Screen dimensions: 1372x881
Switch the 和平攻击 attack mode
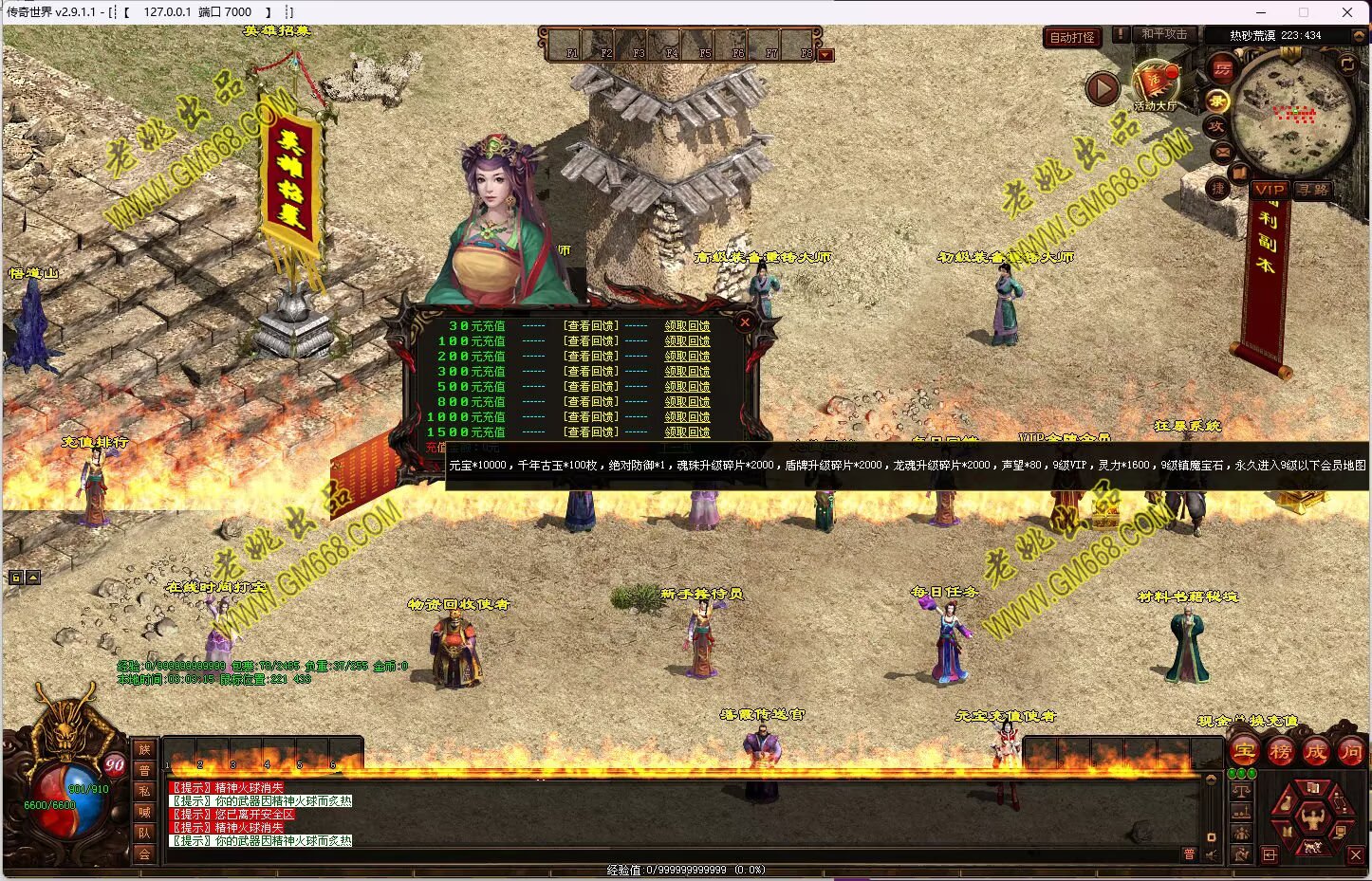point(1163,34)
